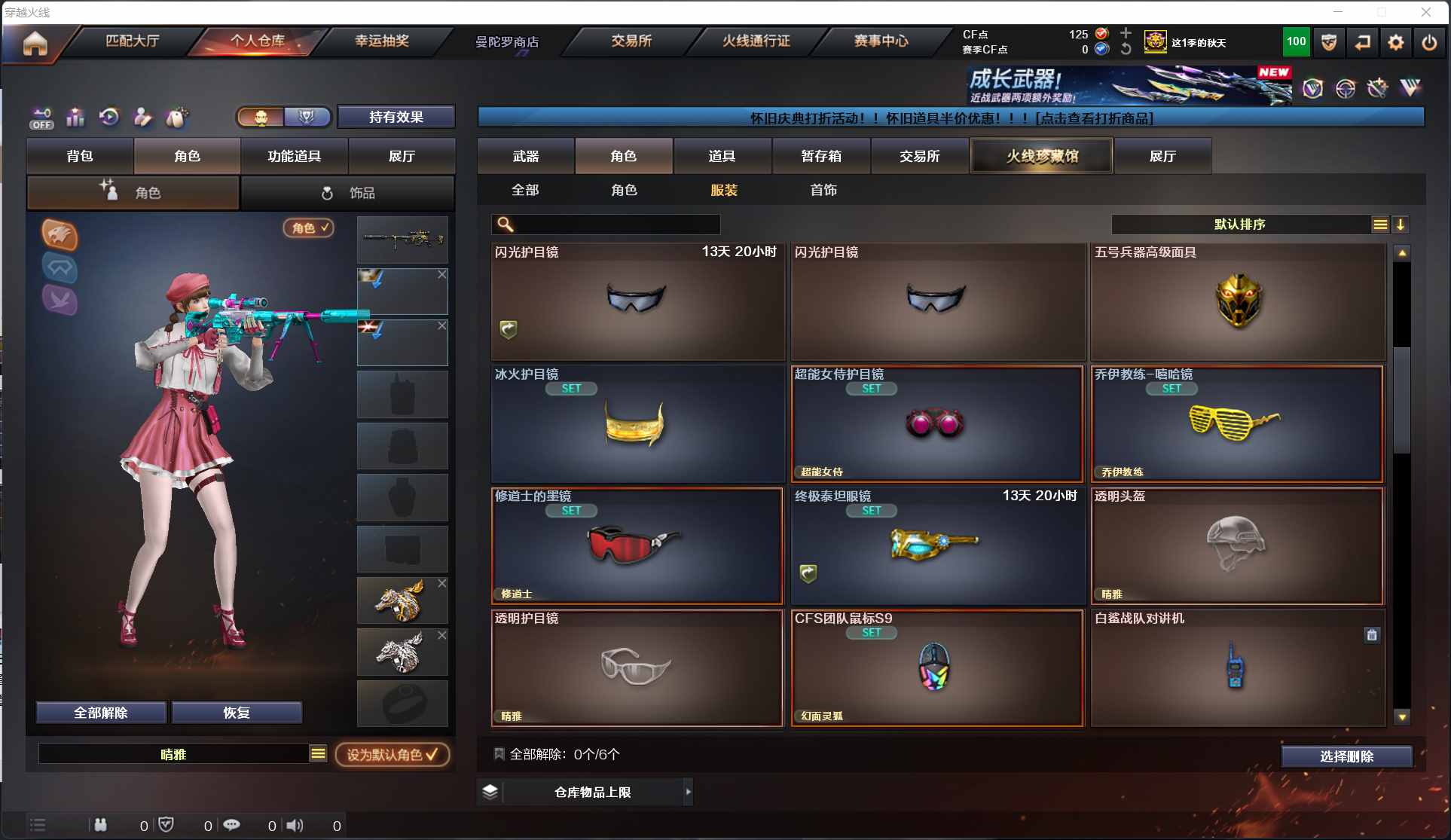The width and height of the screenshot is (1451, 840).
Task: Open the 火线通行证 battle pass
Action: click(x=756, y=41)
